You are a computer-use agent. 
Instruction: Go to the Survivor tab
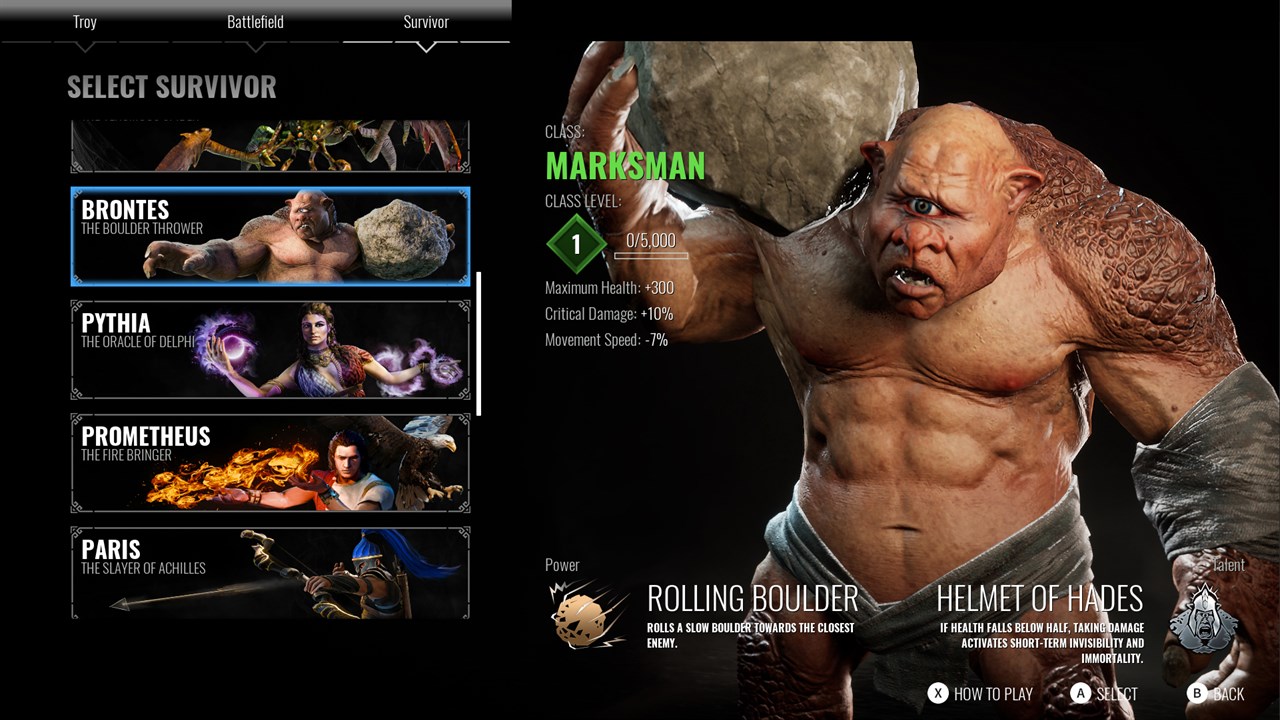tap(426, 22)
